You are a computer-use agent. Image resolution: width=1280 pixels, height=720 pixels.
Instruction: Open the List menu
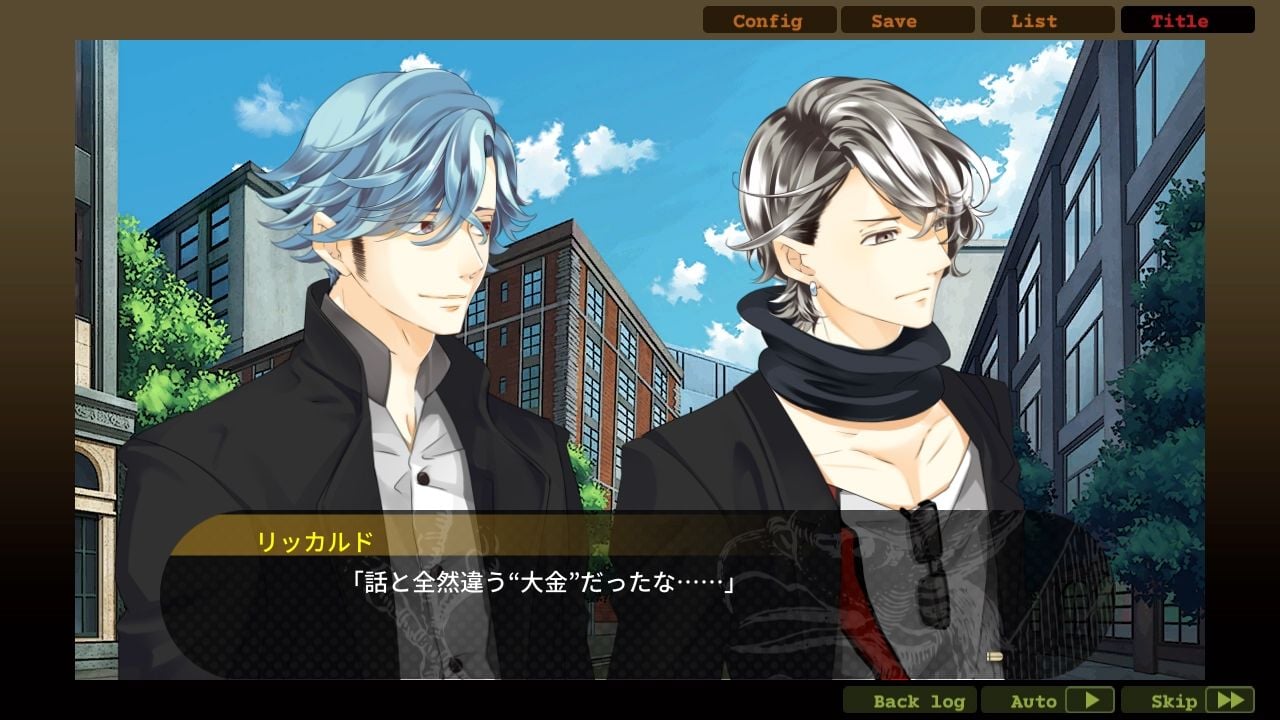tap(1047, 20)
